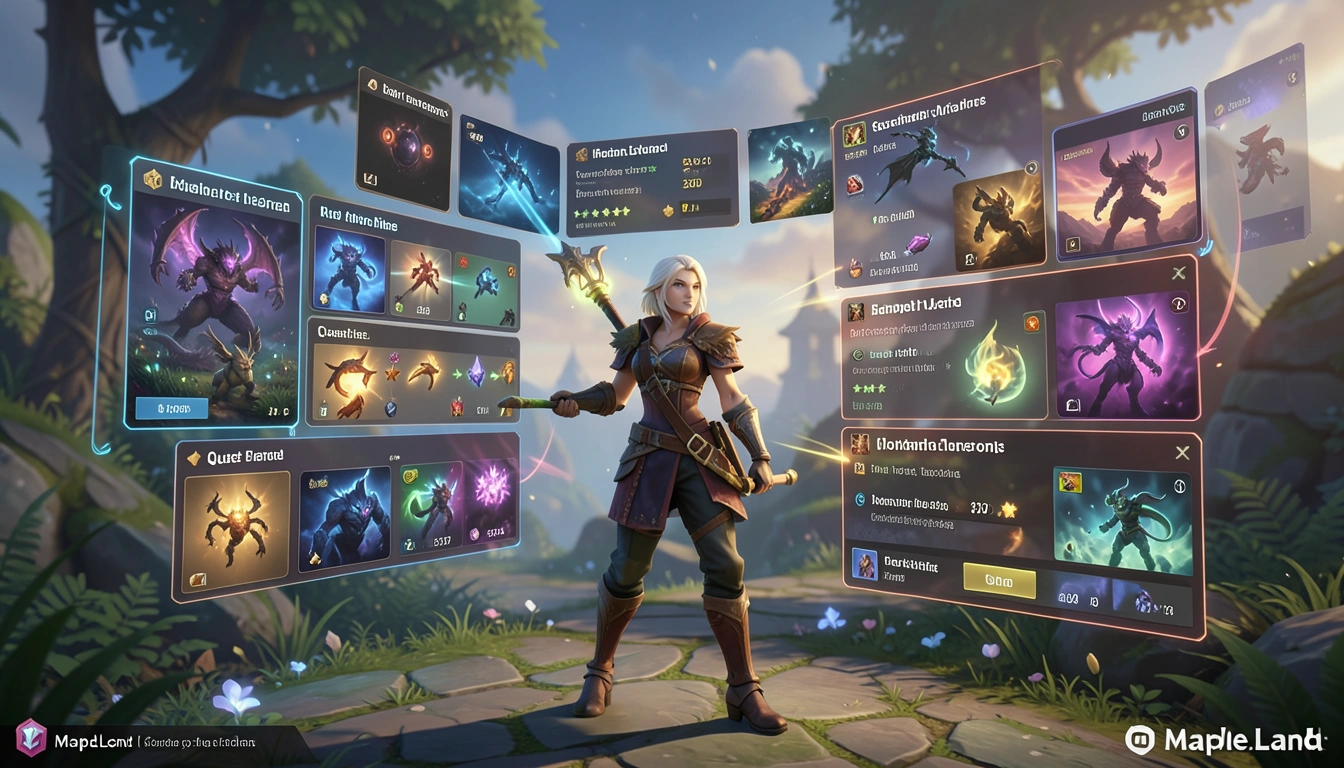This screenshot has height=768, width=1344.
Task: Click the yellow button in the bottom-right panel
Action: pyautogui.click(x=998, y=579)
